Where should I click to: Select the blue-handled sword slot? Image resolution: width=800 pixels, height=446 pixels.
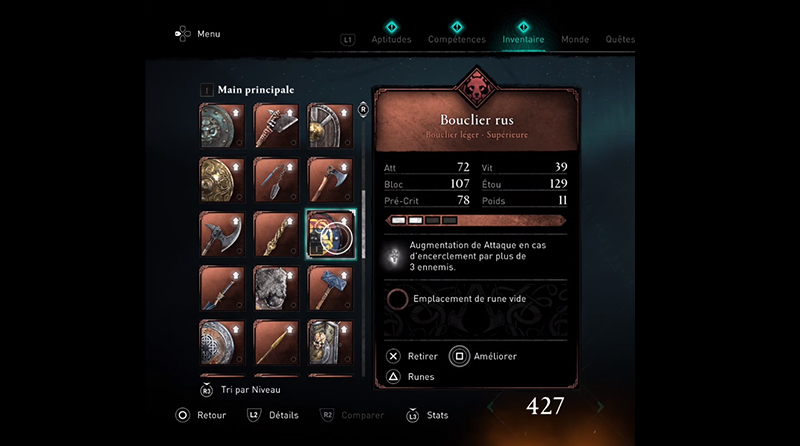221,288
